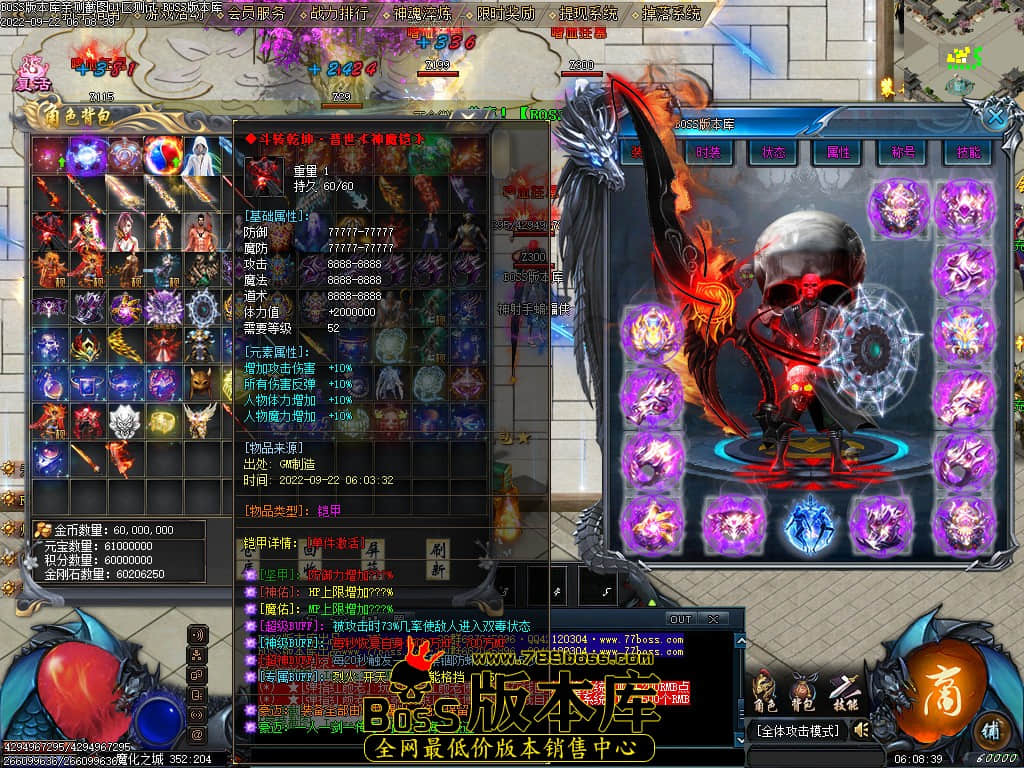Open the 会员服务 member service menu
The width and height of the screenshot is (1024, 768).
[x=256, y=14]
